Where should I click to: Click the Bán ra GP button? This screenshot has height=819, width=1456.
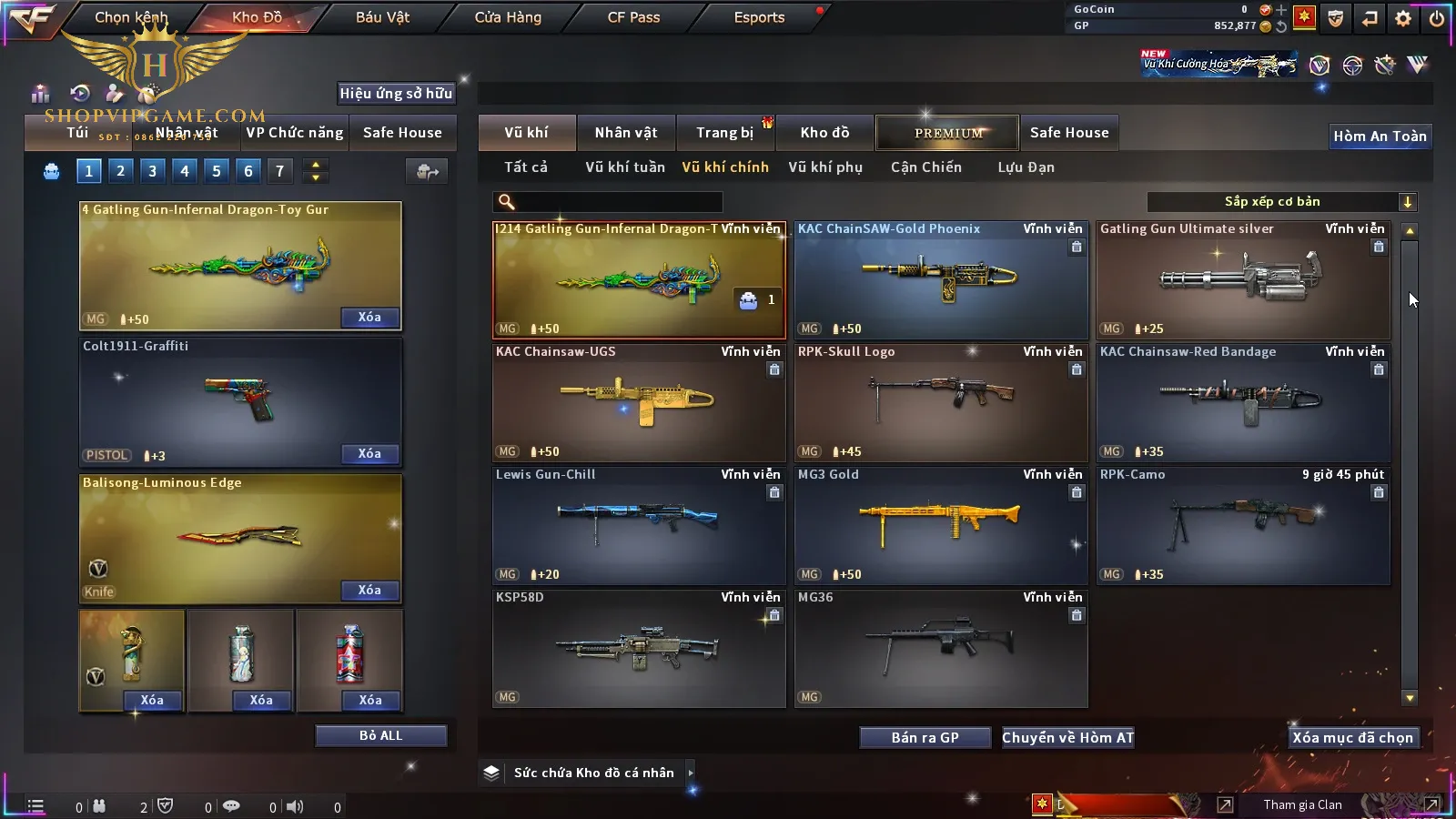[925, 738]
